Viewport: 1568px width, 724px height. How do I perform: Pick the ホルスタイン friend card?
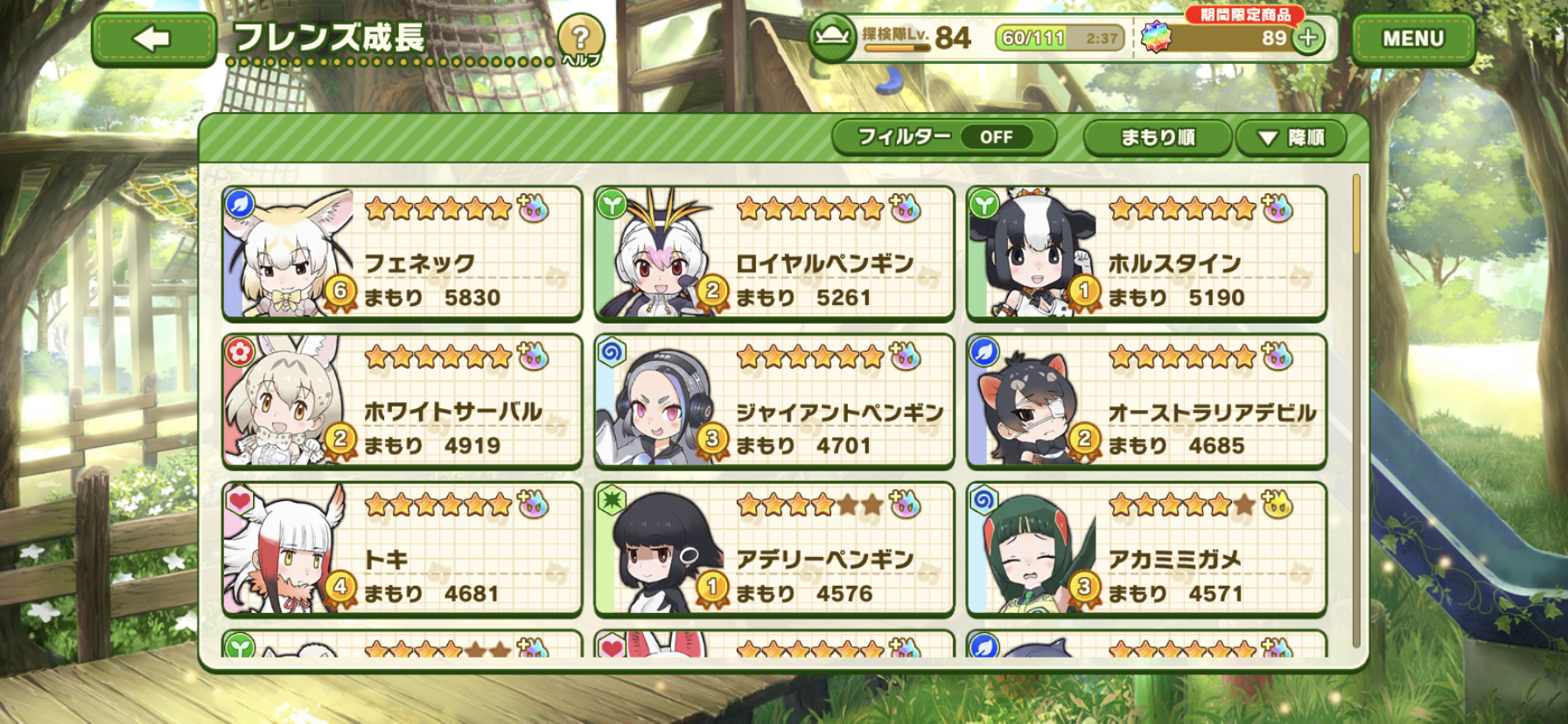coord(1146,254)
